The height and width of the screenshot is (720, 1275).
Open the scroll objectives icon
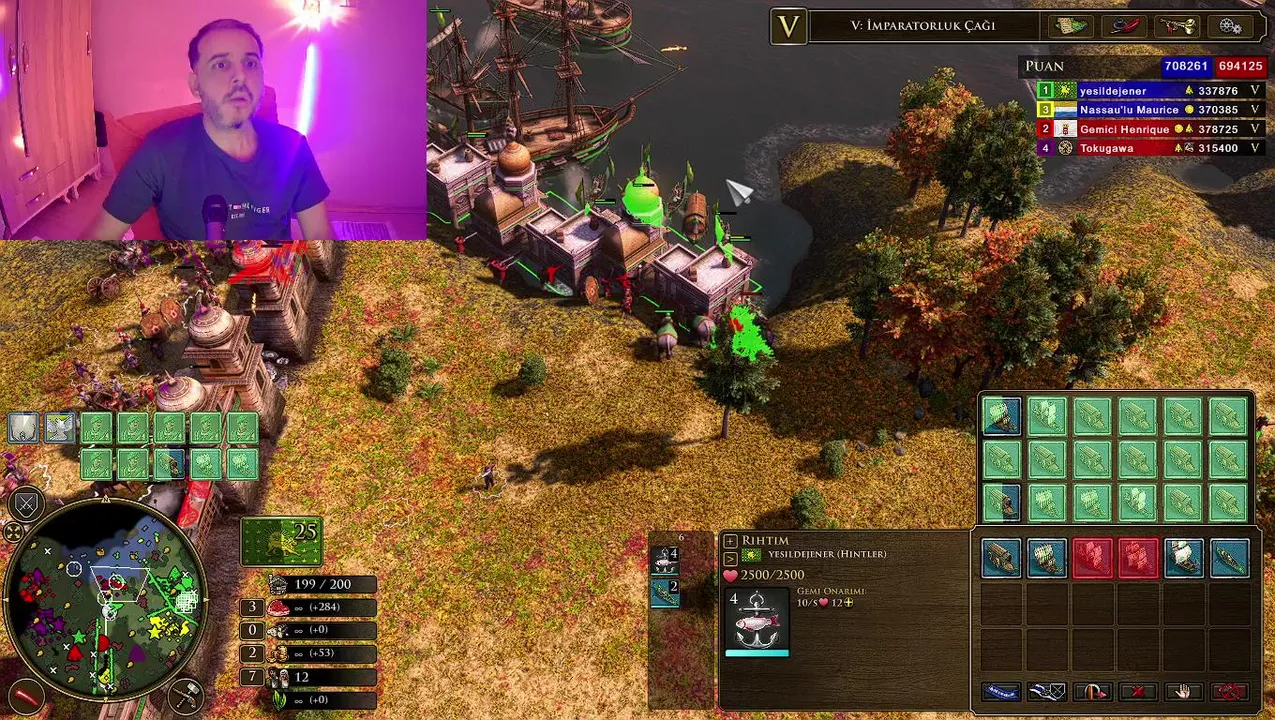(x=1072, y=26)
